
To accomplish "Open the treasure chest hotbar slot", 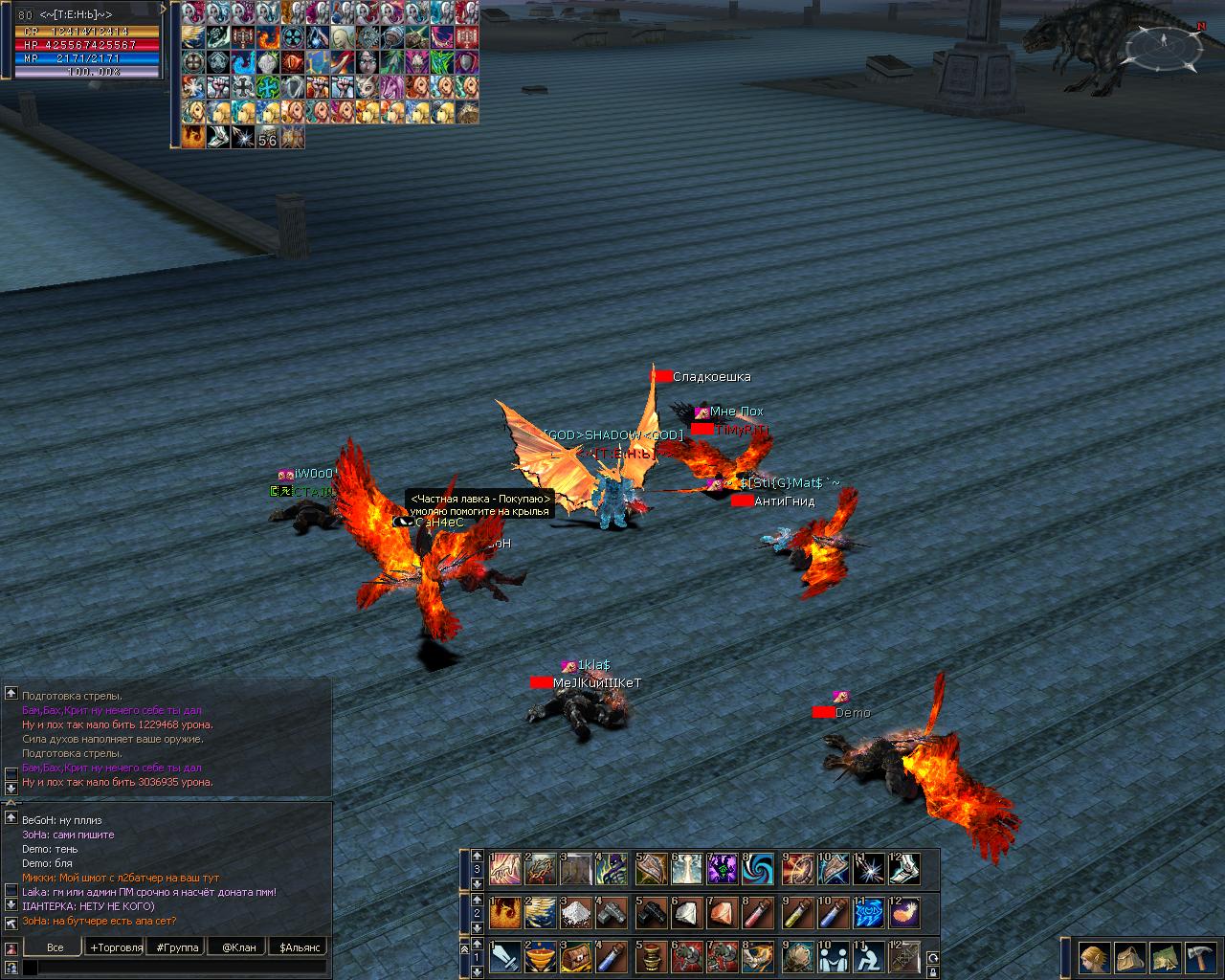I will [577, 957].
